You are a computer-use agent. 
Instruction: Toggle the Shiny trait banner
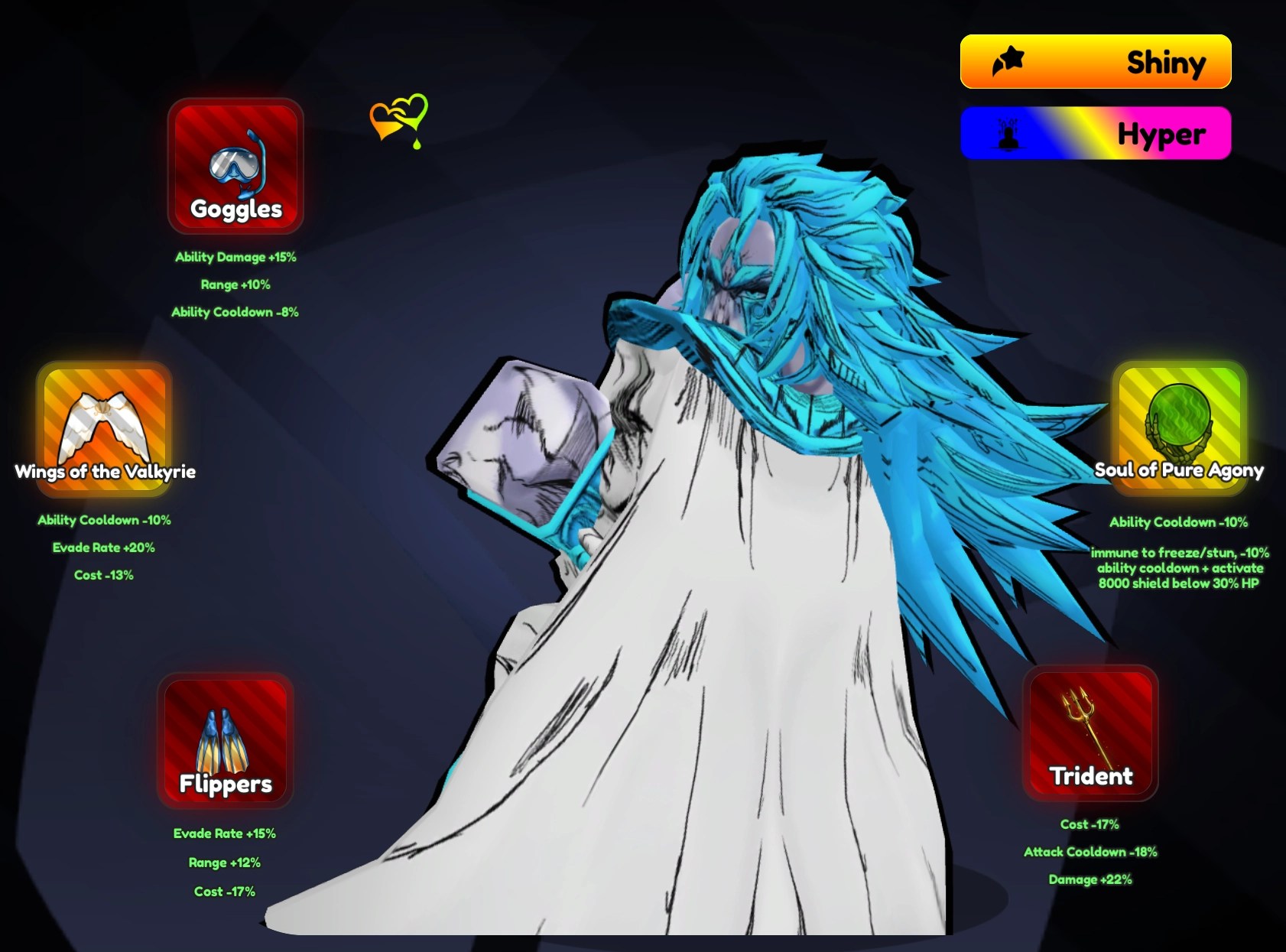1095,62
